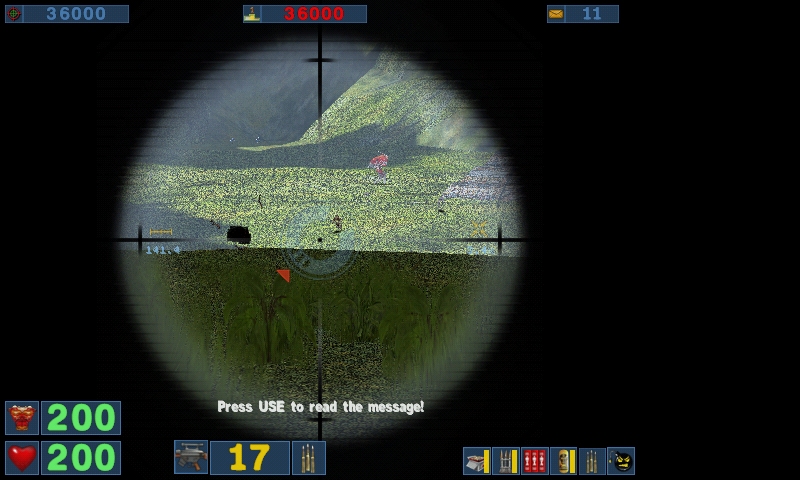Screen dimensions: 800x480
Task: Click the trophy high-score icon
Action: [x=252, y=14]
